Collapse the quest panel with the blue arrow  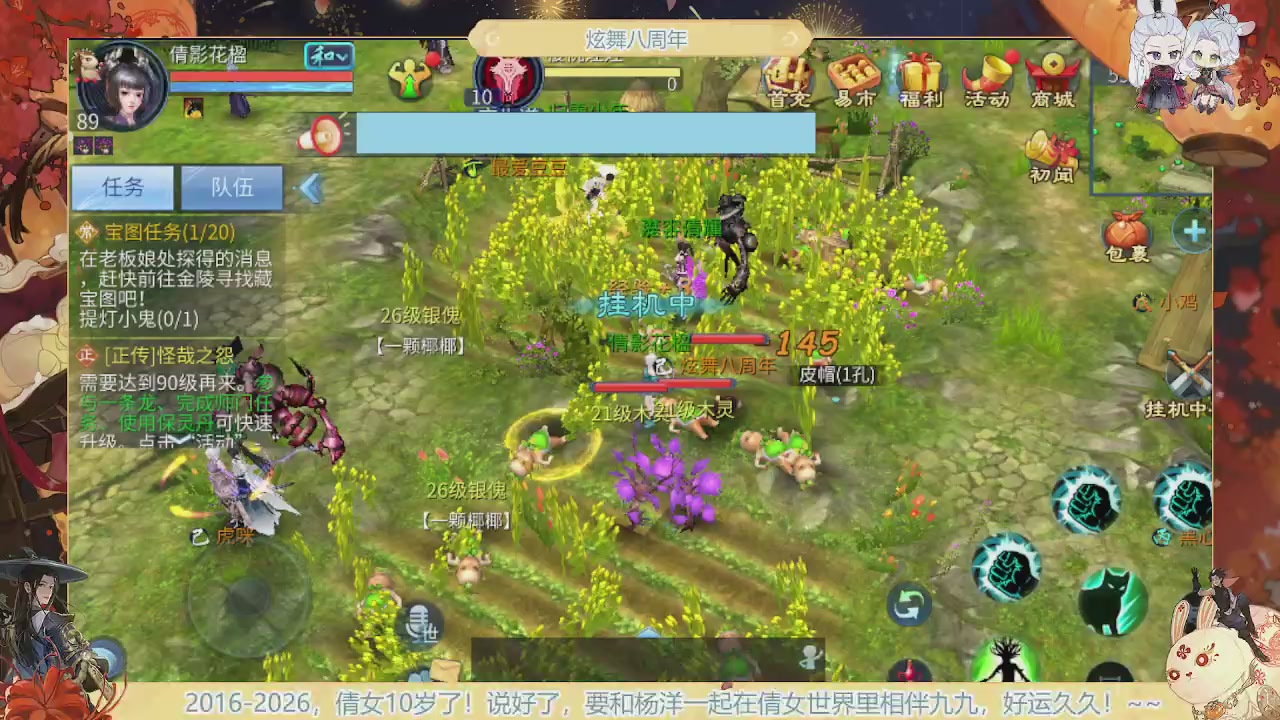tap(310, 188)
